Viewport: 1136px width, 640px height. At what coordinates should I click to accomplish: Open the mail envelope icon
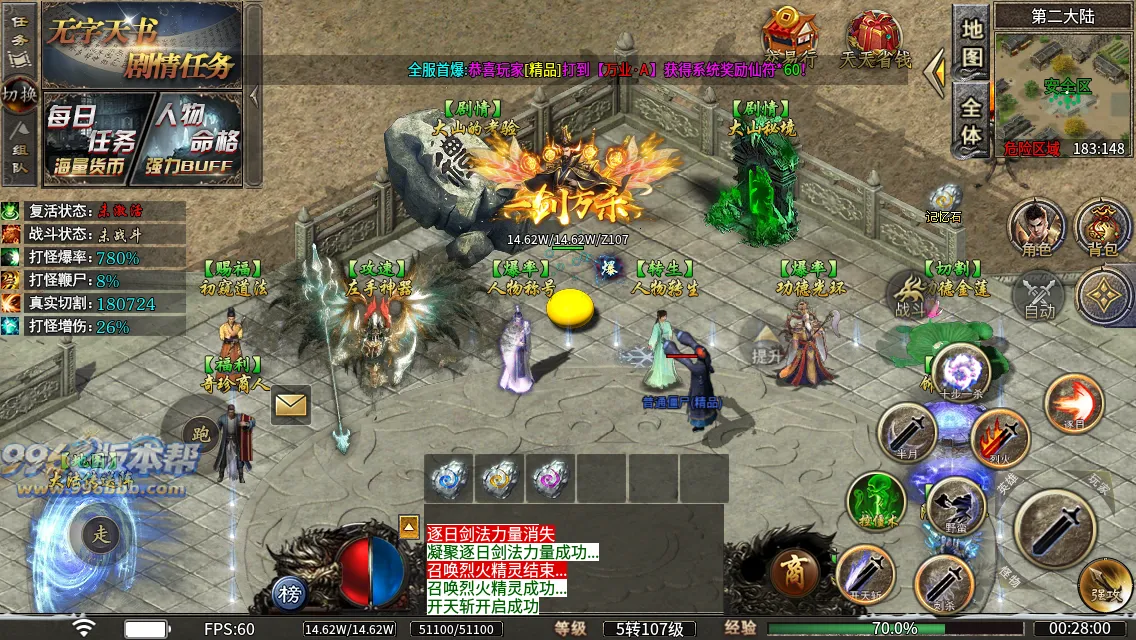(291, 404)
